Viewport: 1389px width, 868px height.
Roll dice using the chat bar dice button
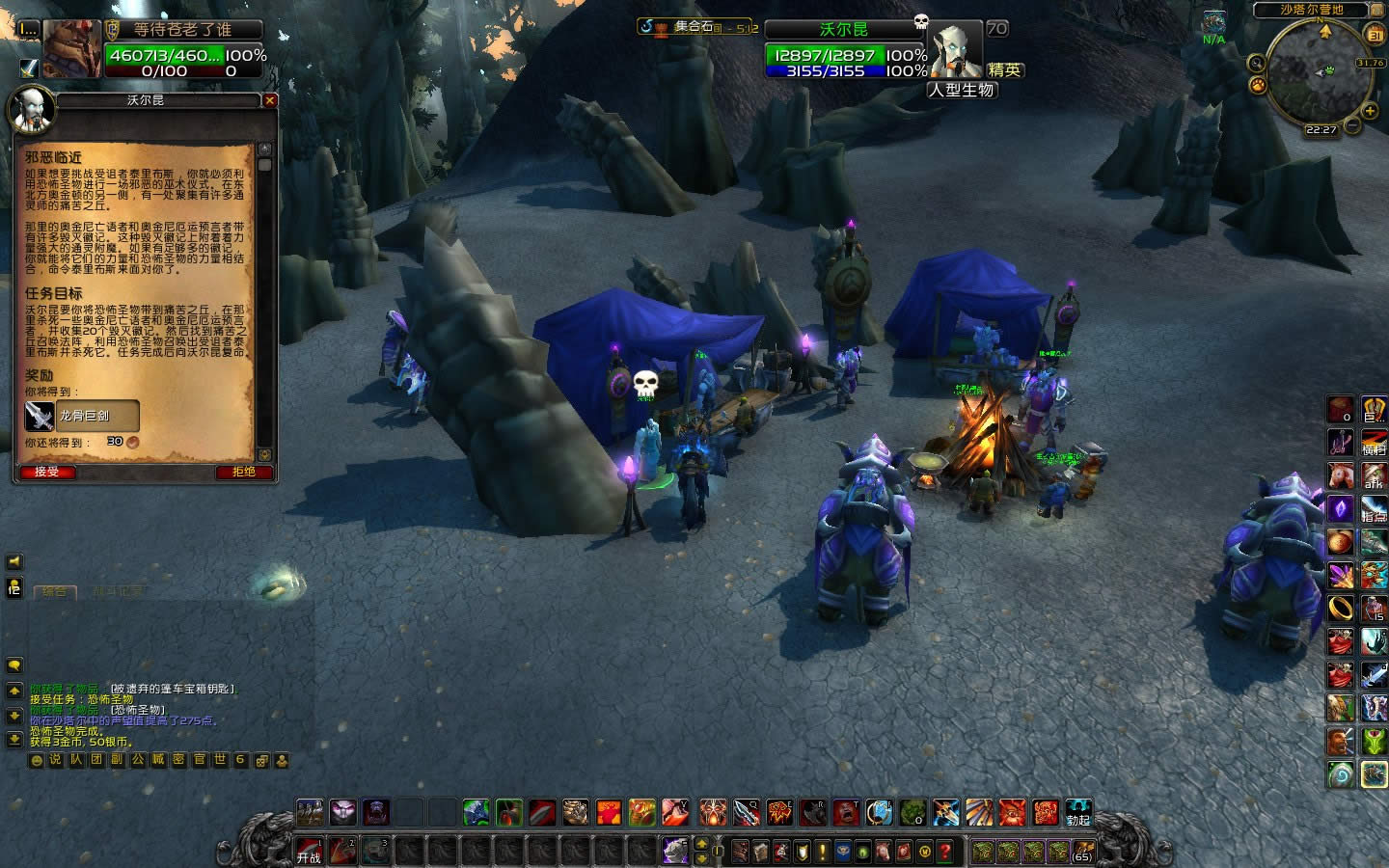pos(261,760)
